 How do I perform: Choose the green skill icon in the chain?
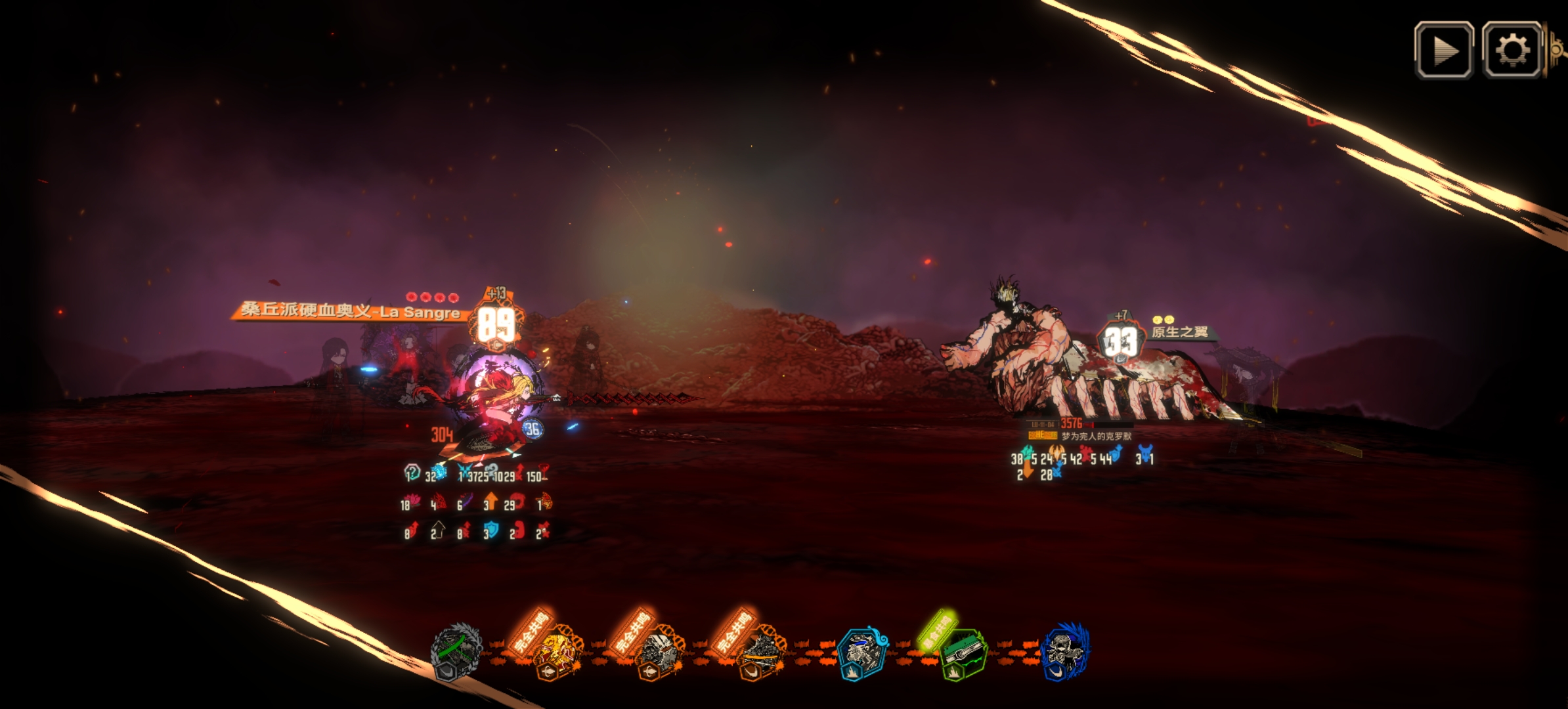[x=963, y=653]
